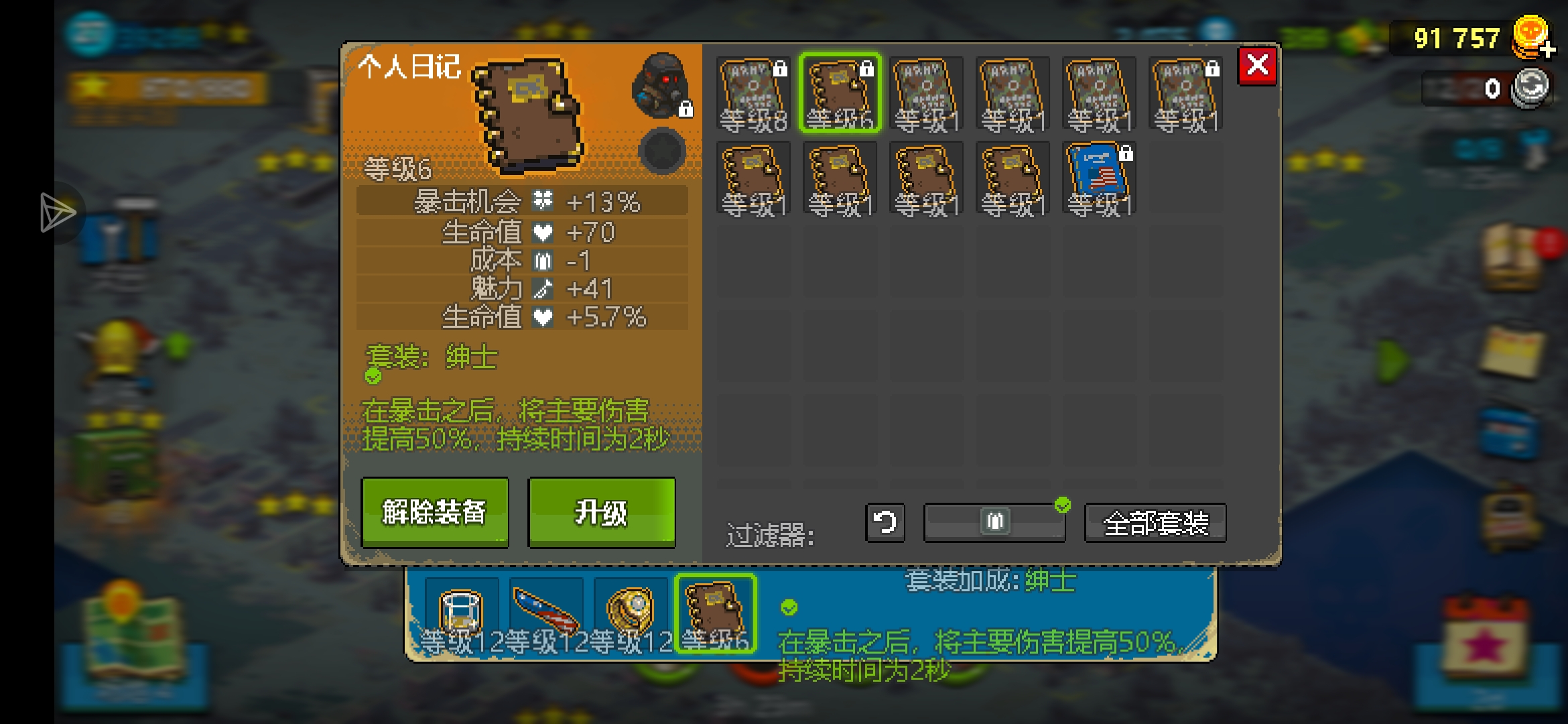Select the highlighted level 6 brown diary

point(840,94)
